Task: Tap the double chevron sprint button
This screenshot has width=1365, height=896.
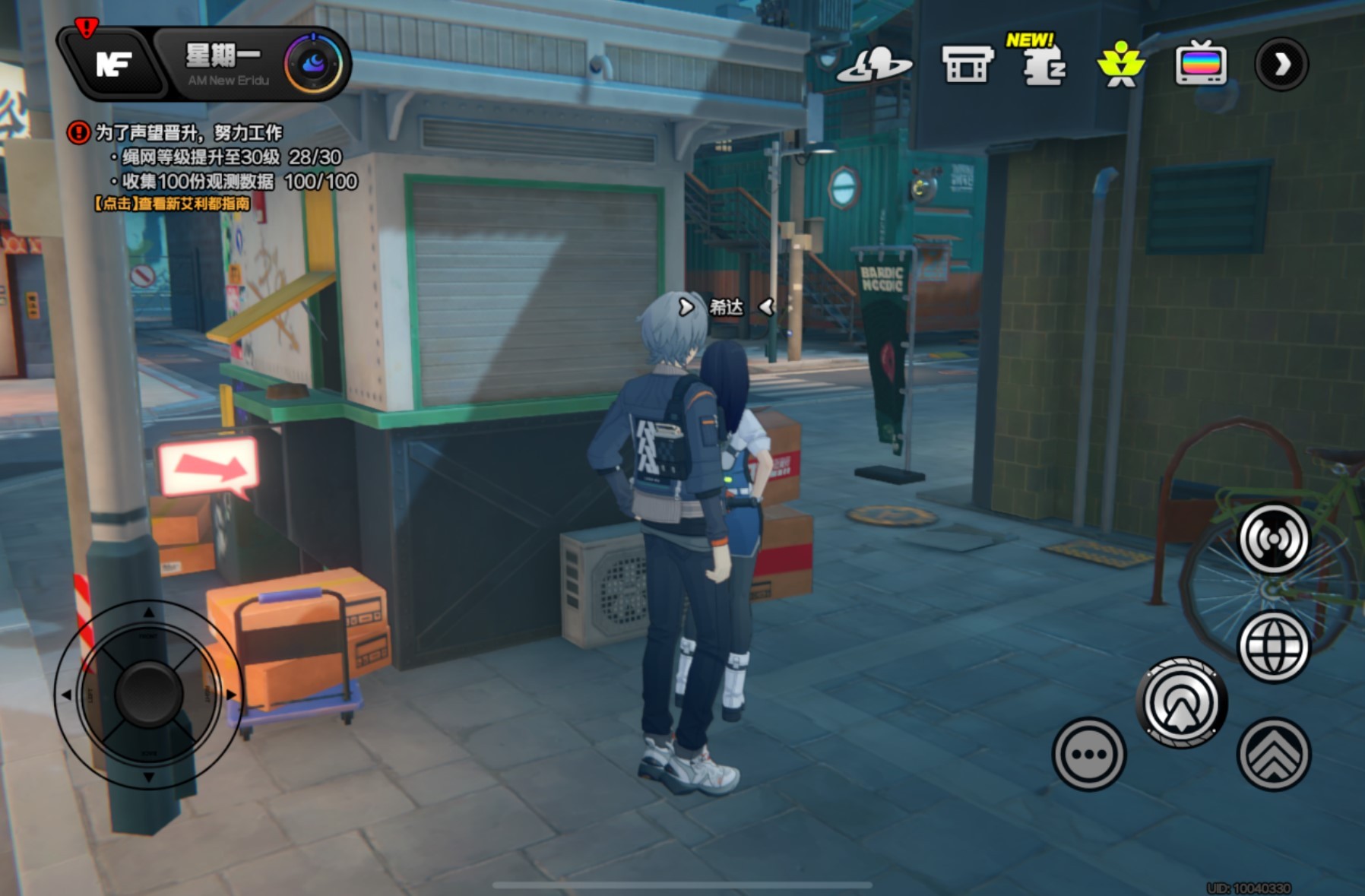Action: [1274, 753]
